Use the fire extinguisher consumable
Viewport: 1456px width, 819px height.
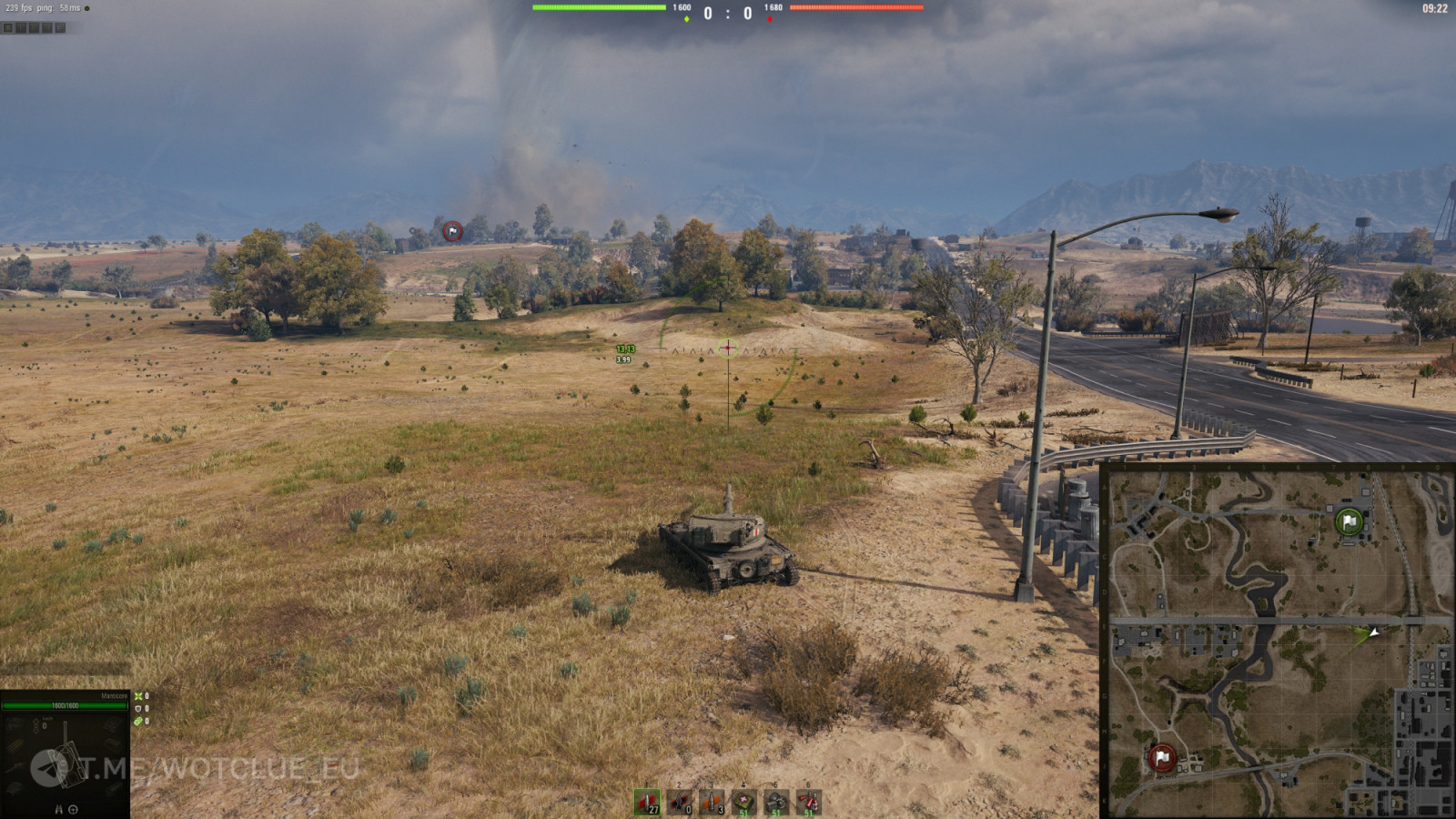[x=808, y=802]
